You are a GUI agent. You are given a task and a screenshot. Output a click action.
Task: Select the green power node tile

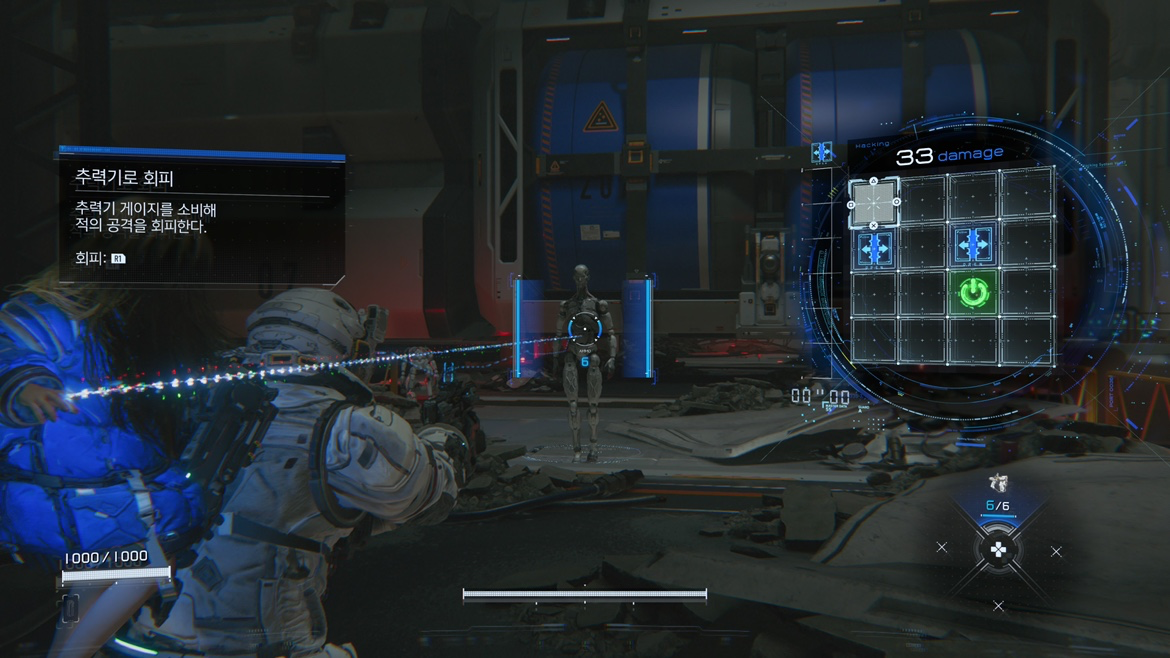click(x=973, y=293)
